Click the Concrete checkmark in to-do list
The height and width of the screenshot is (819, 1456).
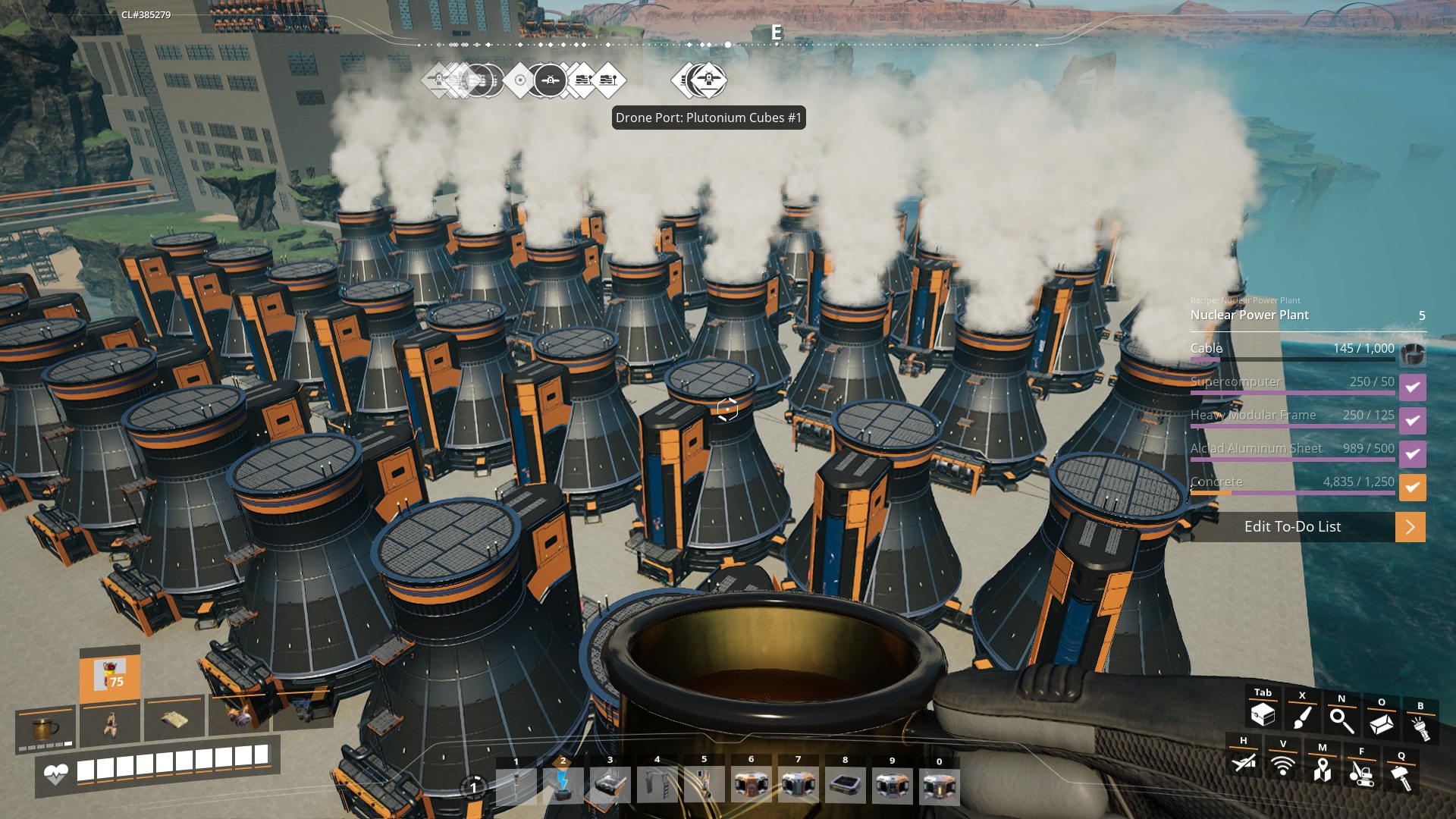tap(1412, 488)
